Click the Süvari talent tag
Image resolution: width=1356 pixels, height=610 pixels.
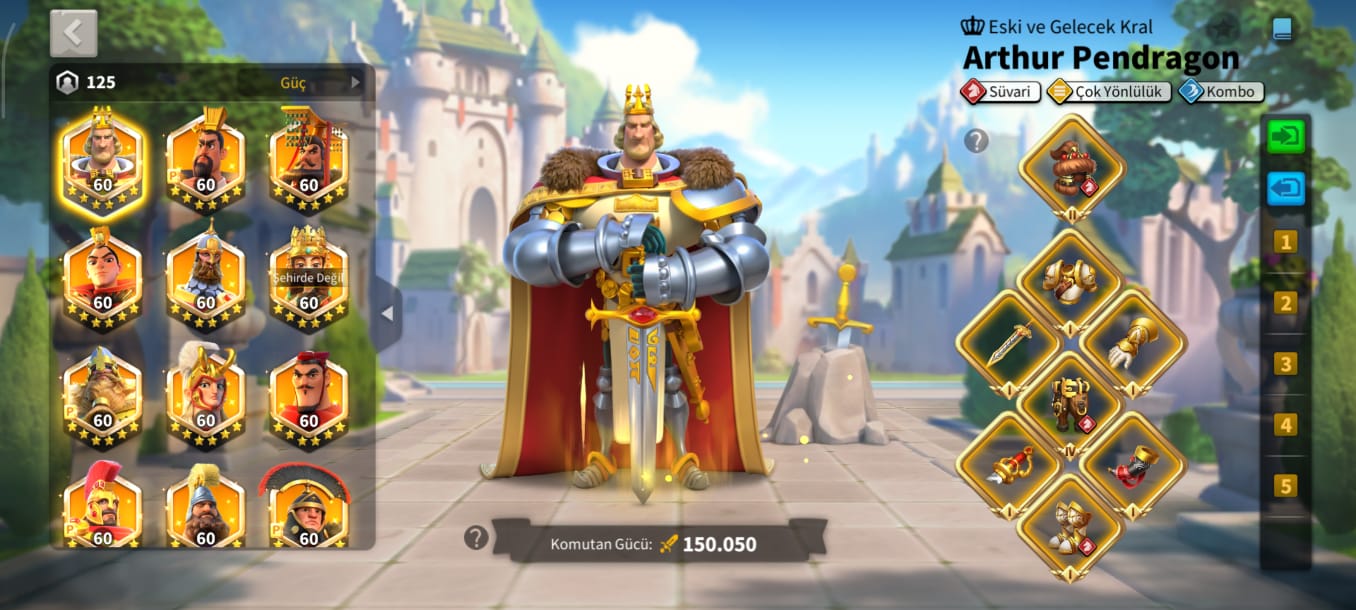1001,92
